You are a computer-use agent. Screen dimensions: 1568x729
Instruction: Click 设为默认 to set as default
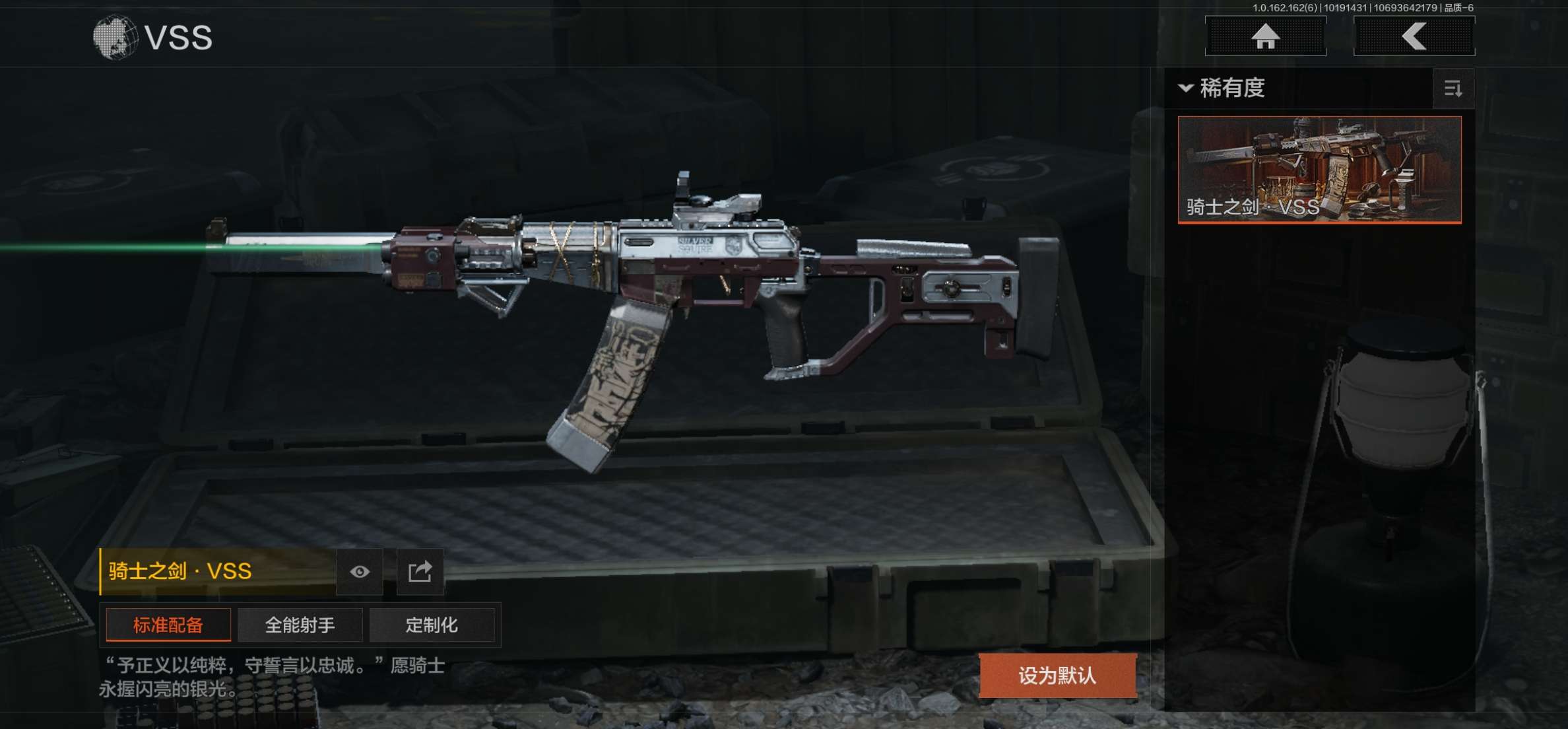point(1057,676)
